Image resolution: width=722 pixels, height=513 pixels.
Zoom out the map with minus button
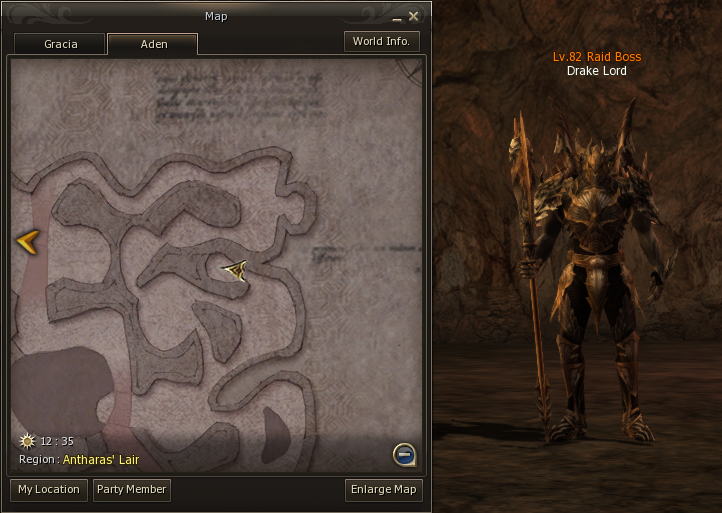(x=404, y=455)
